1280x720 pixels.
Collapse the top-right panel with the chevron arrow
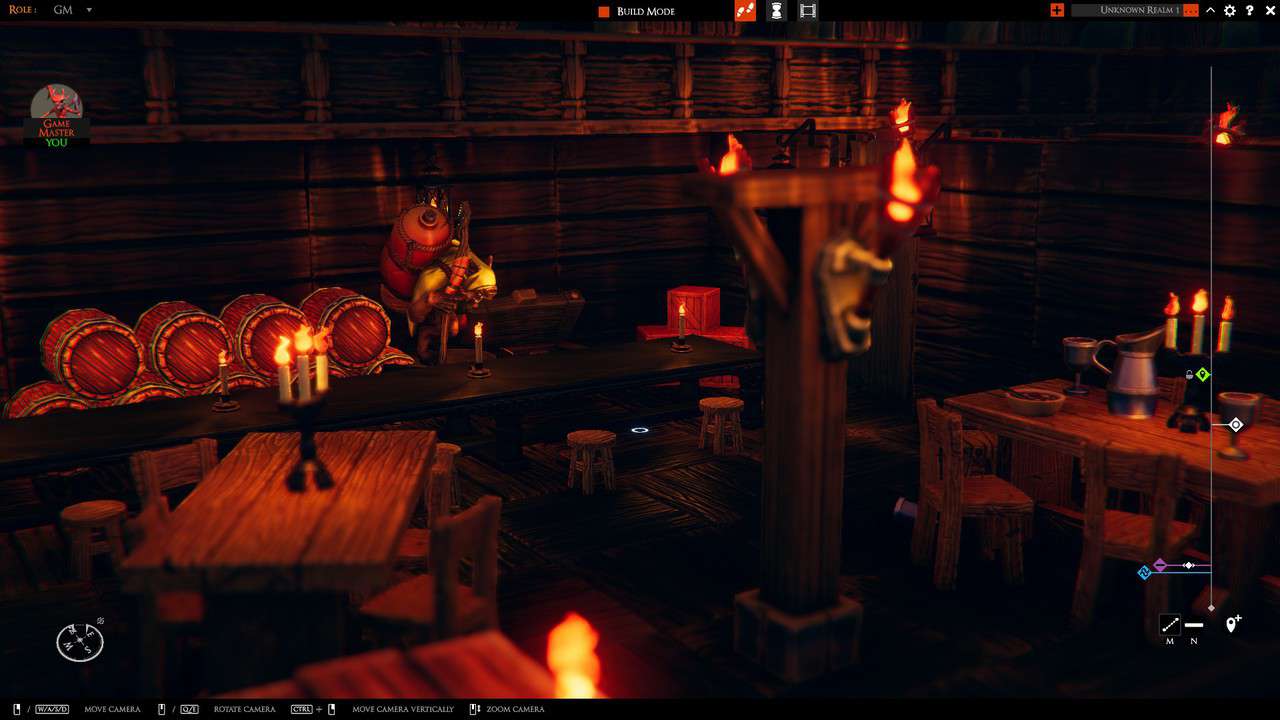tap(1209, 10)
